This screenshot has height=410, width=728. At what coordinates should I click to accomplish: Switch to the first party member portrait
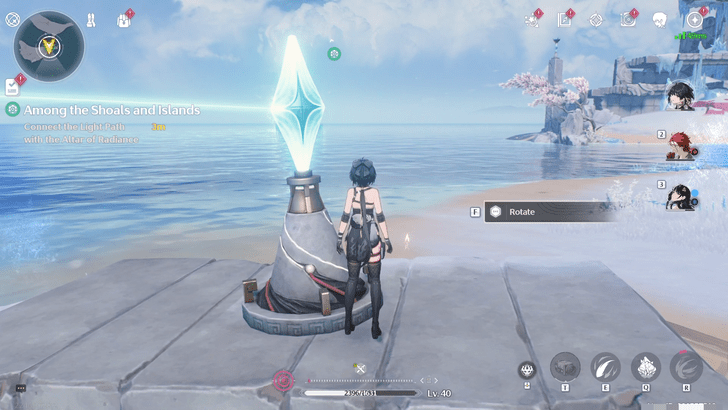click(x=681, y=98)
